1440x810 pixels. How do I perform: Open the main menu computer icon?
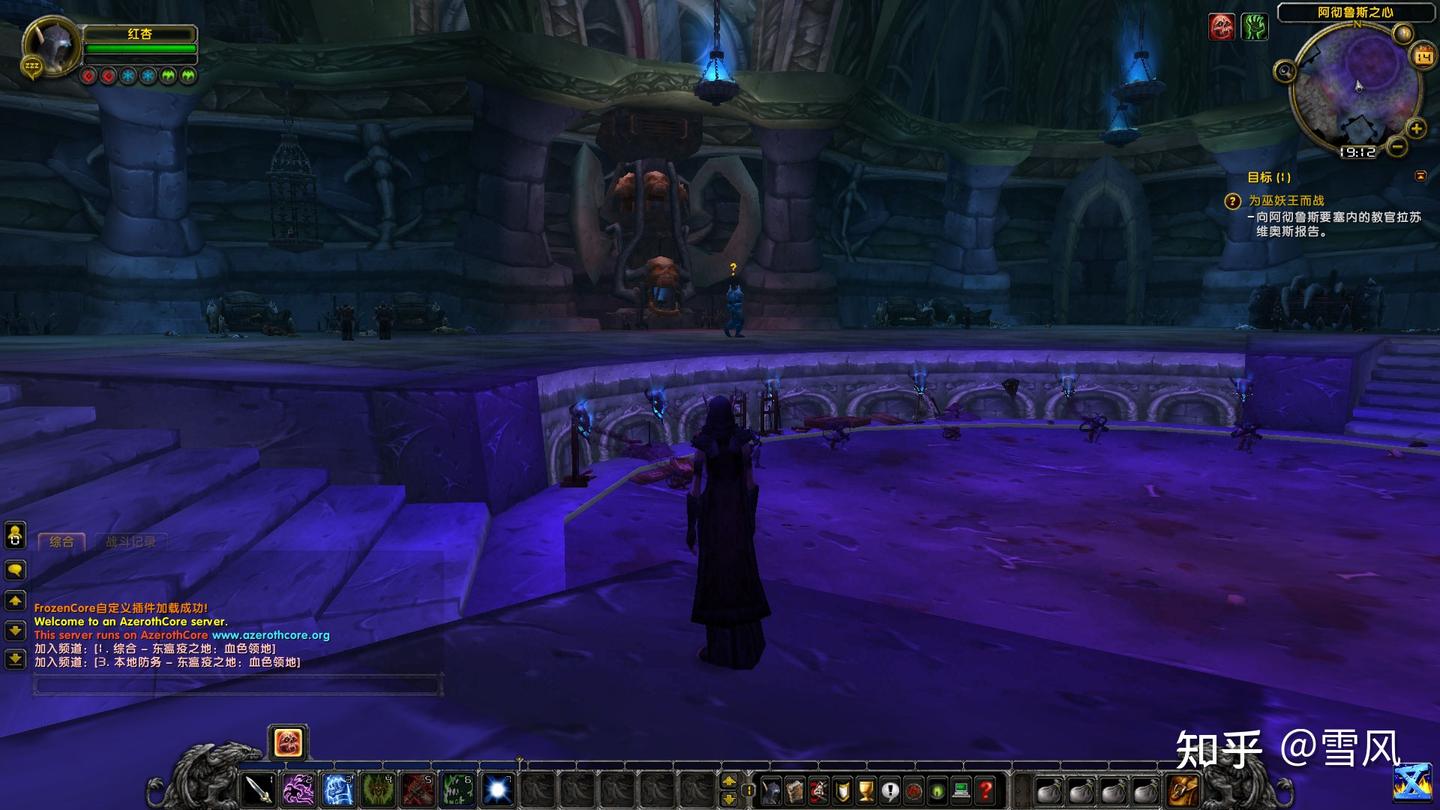959,790
